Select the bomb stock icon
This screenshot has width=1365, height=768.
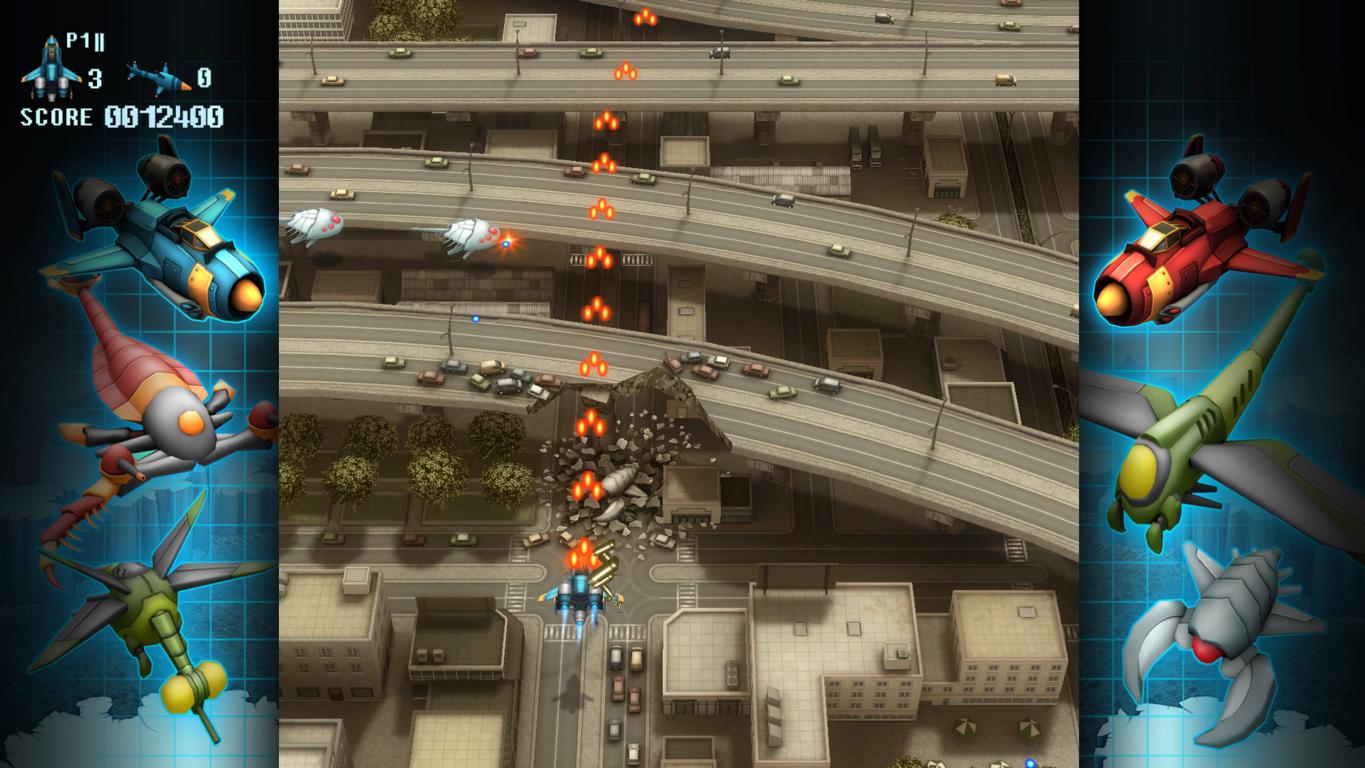pos(157,76)
